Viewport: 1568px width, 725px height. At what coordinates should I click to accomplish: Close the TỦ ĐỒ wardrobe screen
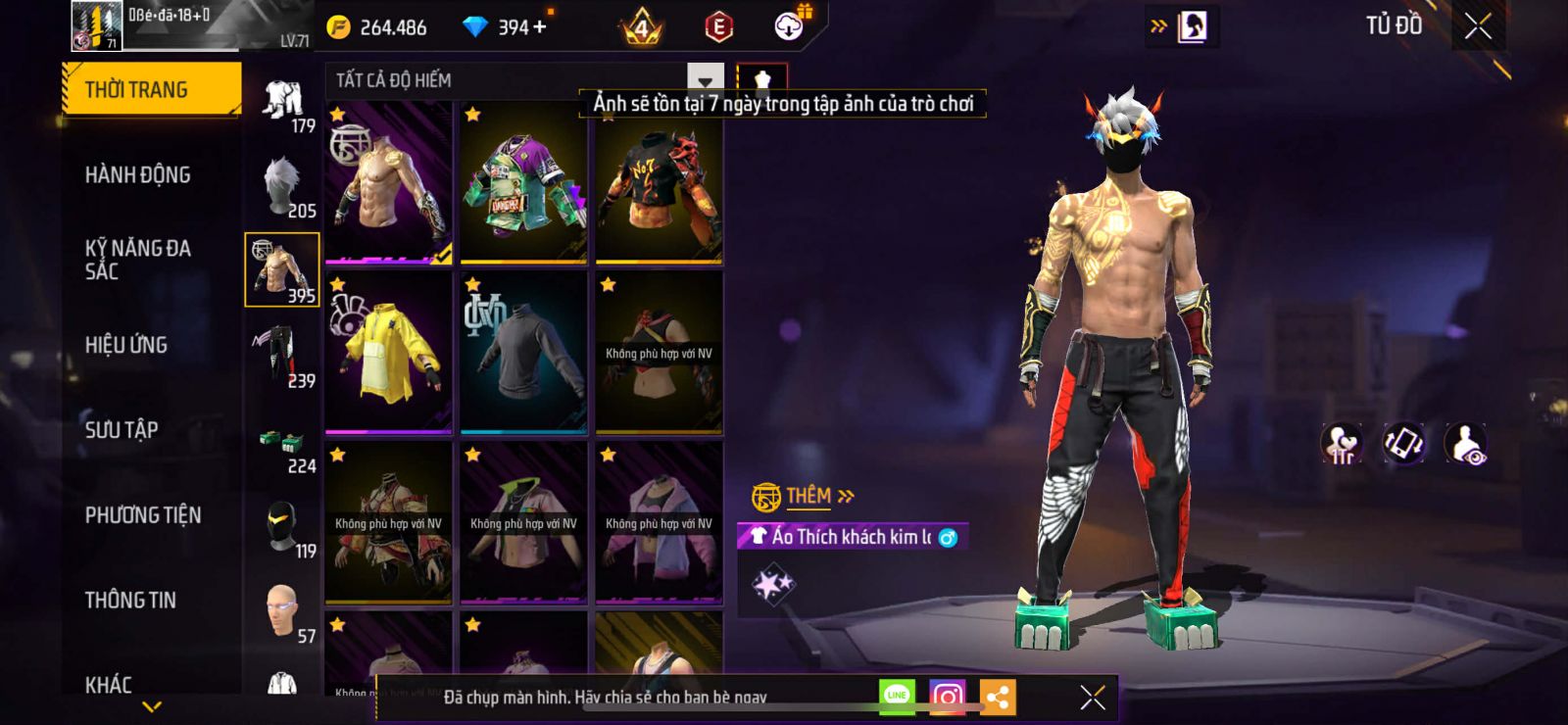1478,26
